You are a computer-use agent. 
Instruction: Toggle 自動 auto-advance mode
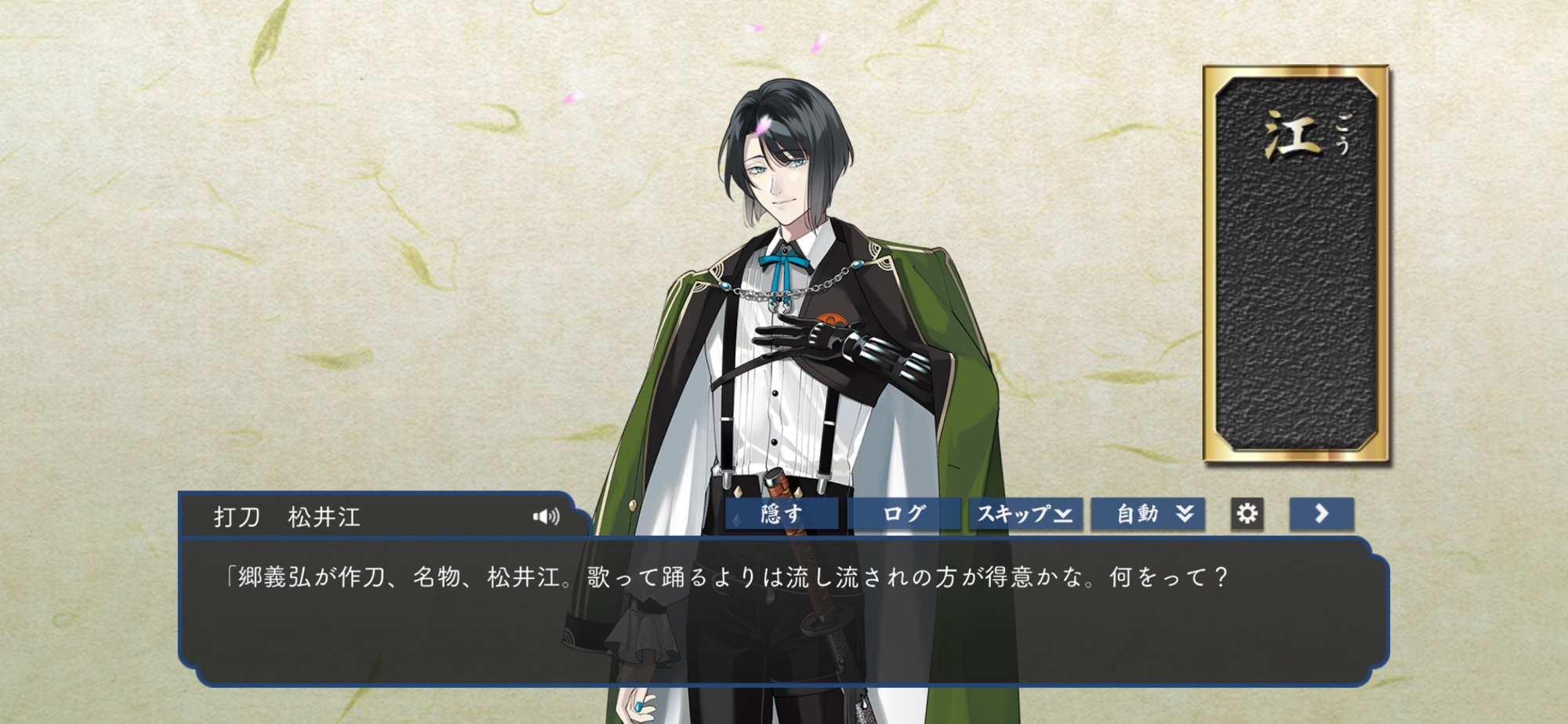[x=1148, y=515]
